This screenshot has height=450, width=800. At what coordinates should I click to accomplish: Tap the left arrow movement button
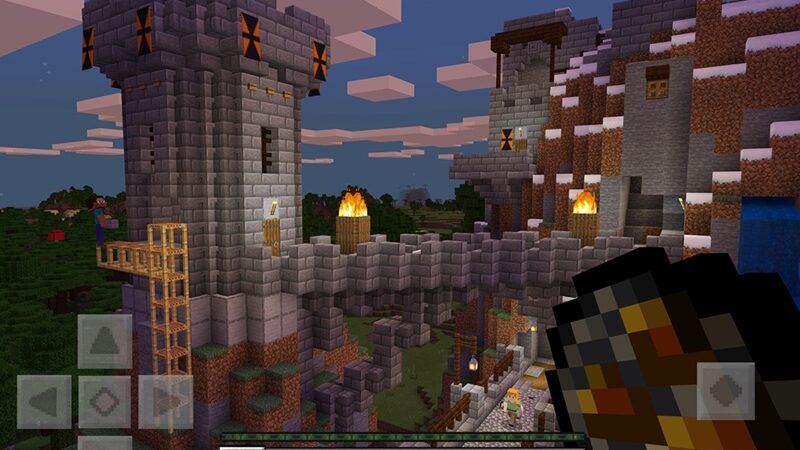click(44, 402)
